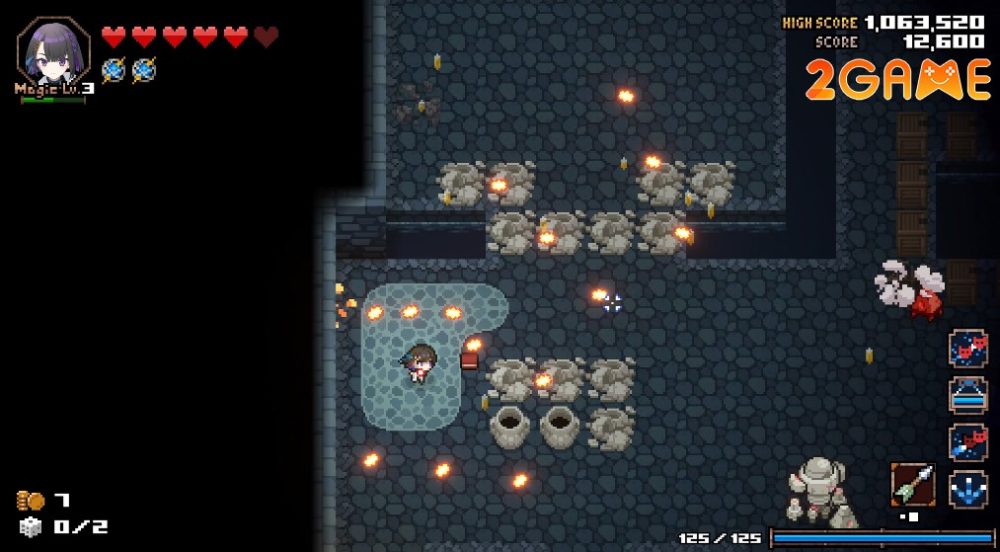Click the purple-haired character portrait
1000x552 pixels.
click(52, 50)
